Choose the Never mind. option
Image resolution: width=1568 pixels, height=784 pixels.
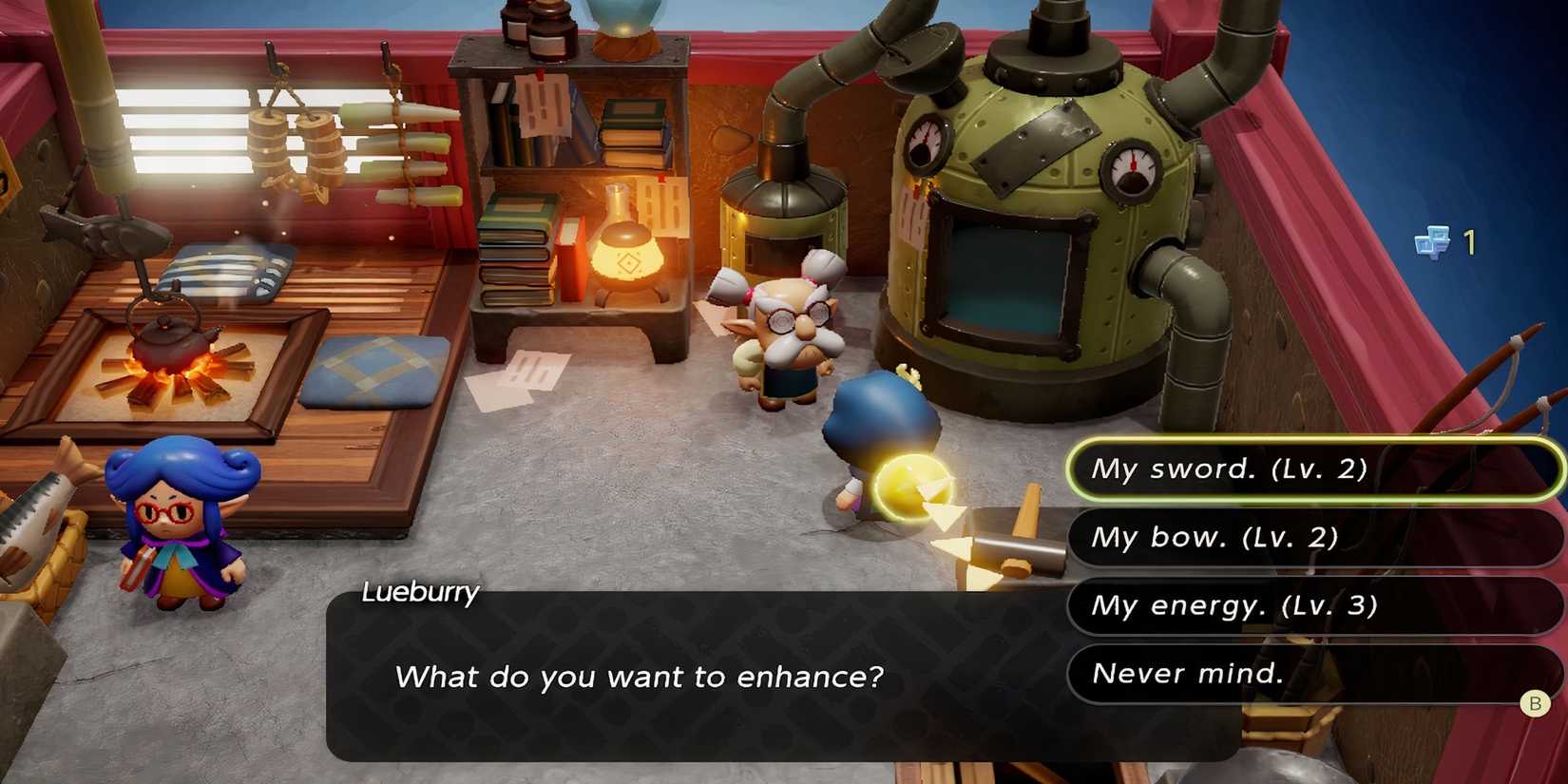[1311, 673]
